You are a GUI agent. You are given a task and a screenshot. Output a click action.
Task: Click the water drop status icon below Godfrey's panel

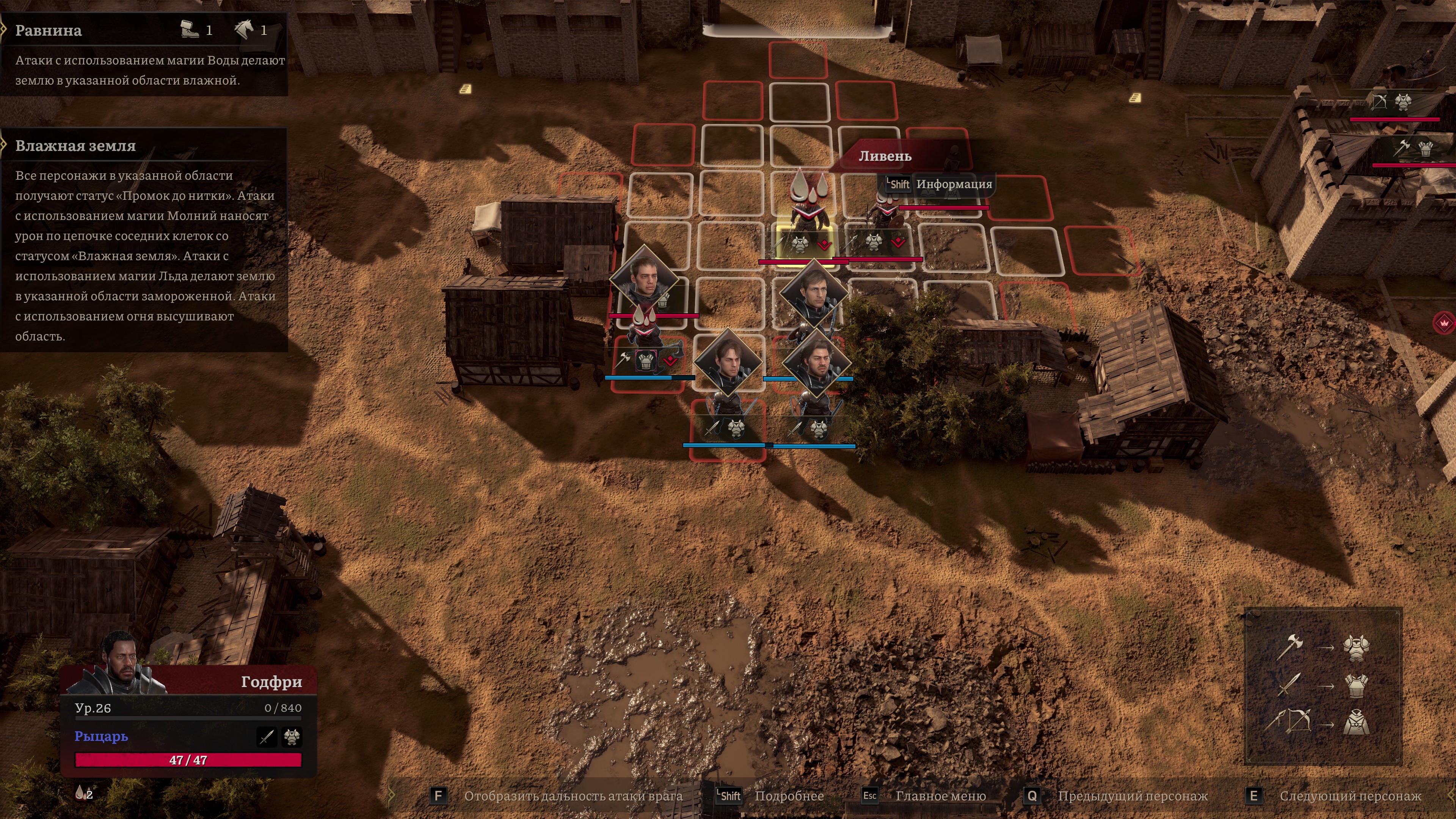click(x=83, y=793)
